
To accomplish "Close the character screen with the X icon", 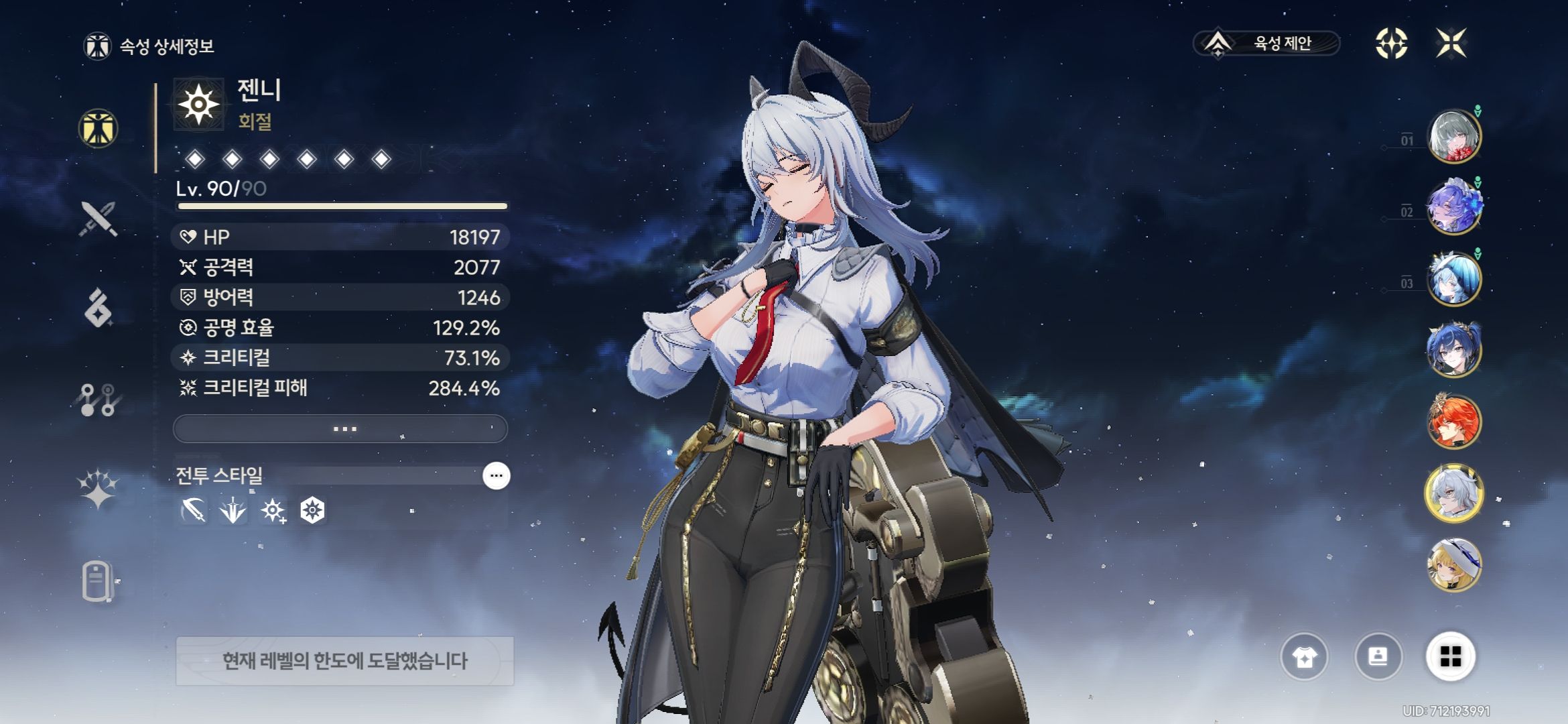I will (1451, 44).
